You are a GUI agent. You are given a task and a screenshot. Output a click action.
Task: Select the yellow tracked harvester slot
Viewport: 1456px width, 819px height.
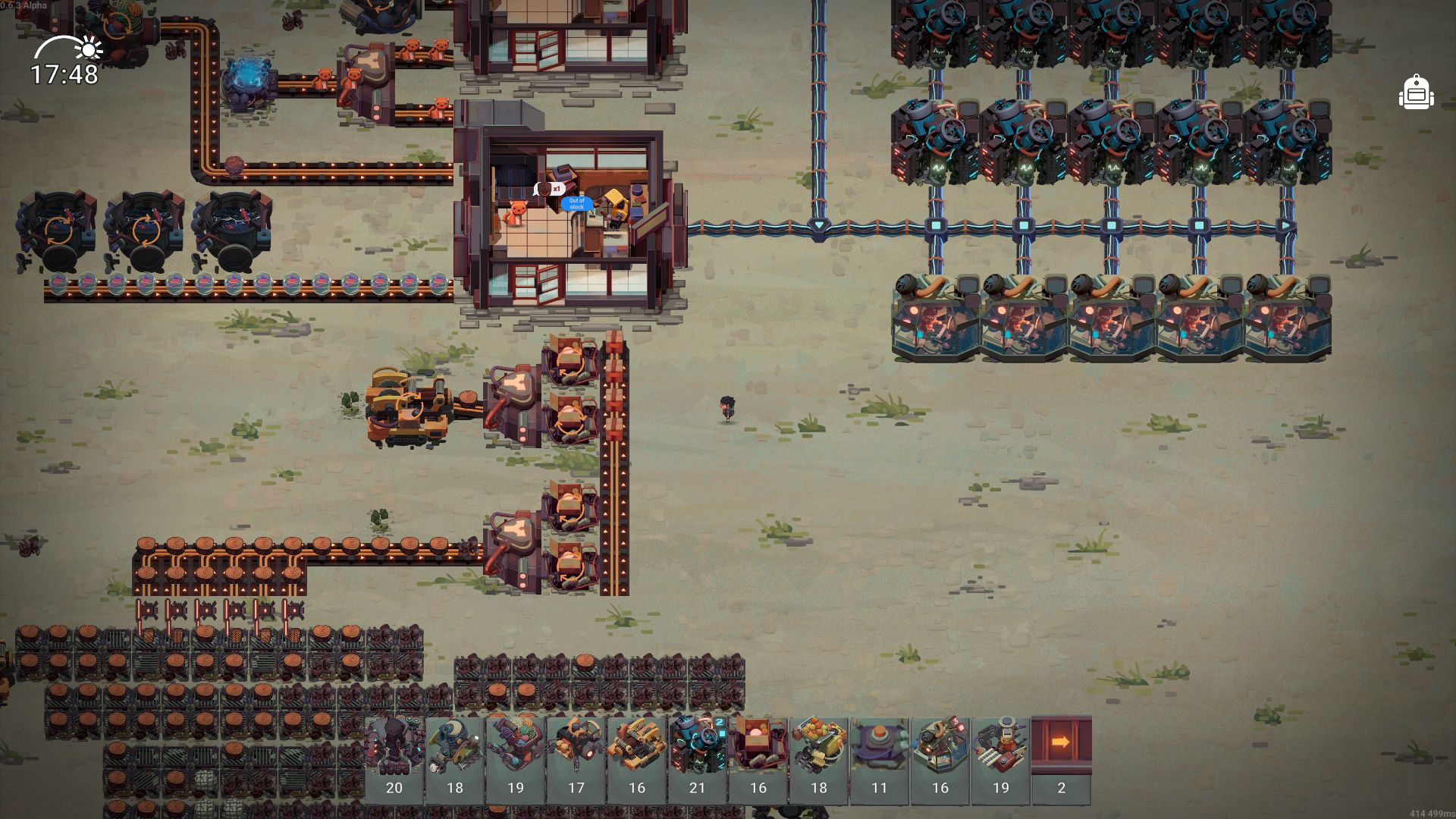(x=637, y=758)
